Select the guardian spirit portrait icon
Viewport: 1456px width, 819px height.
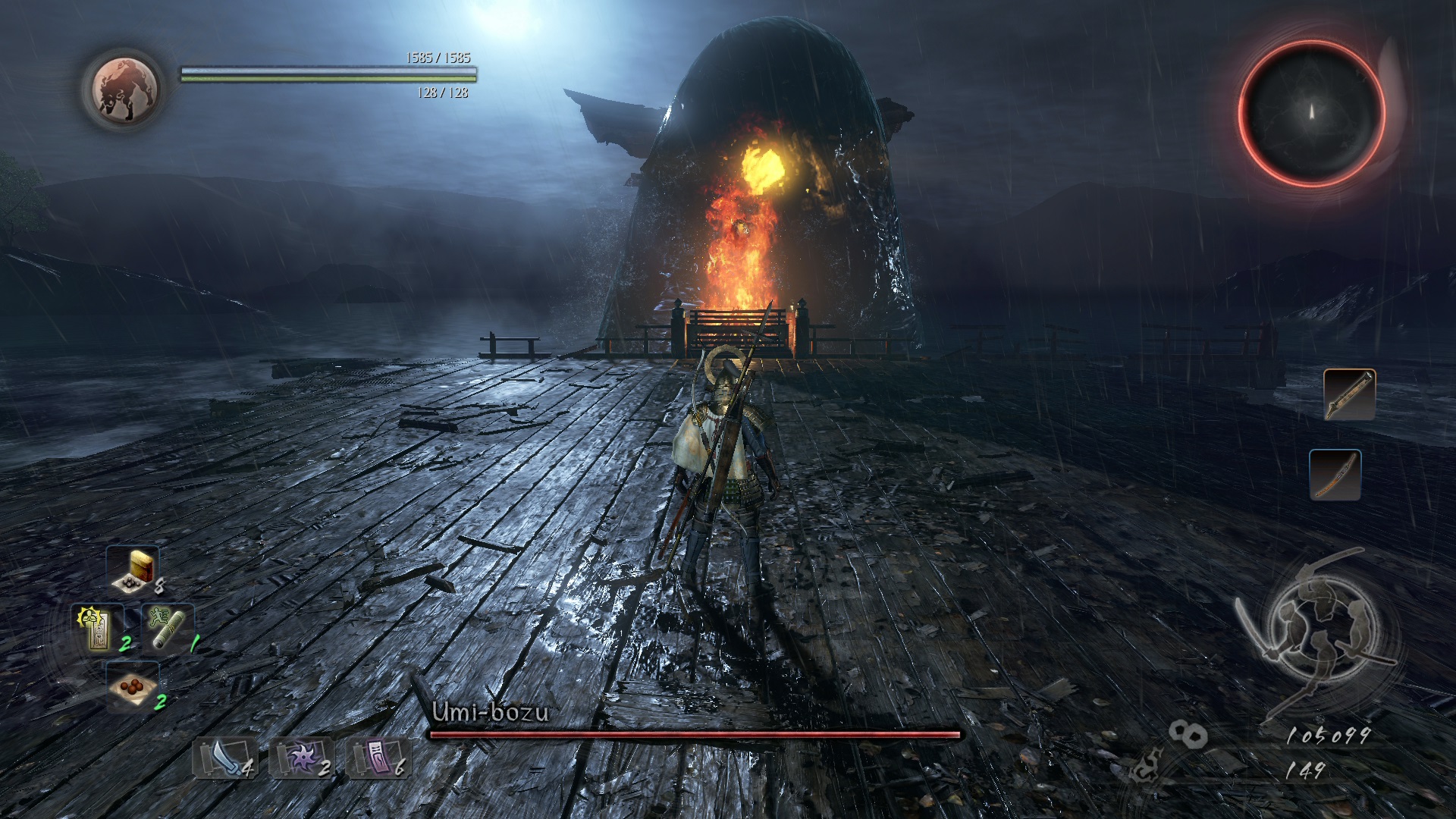126,87
